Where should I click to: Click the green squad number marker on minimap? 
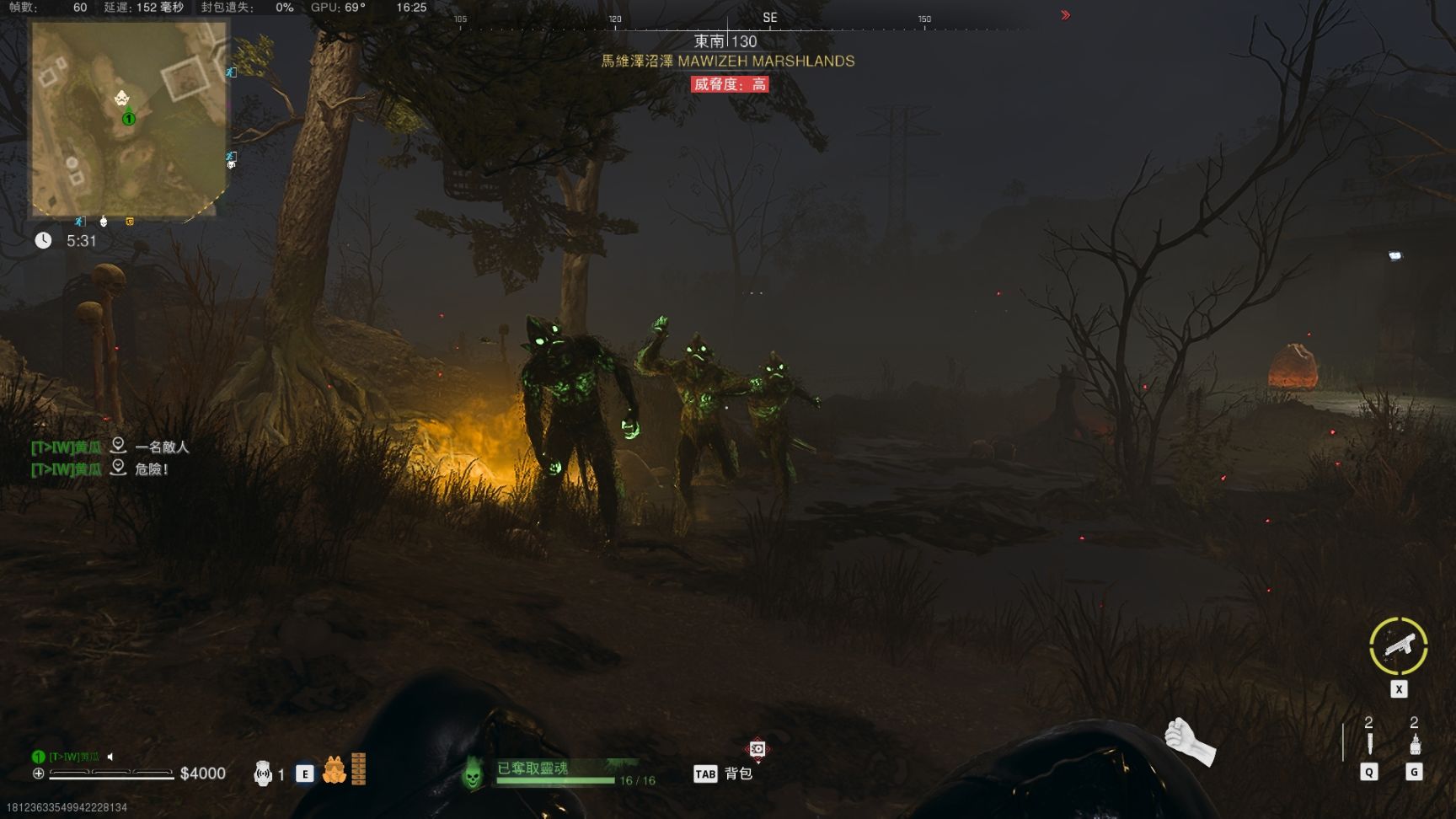pos(129,119)
